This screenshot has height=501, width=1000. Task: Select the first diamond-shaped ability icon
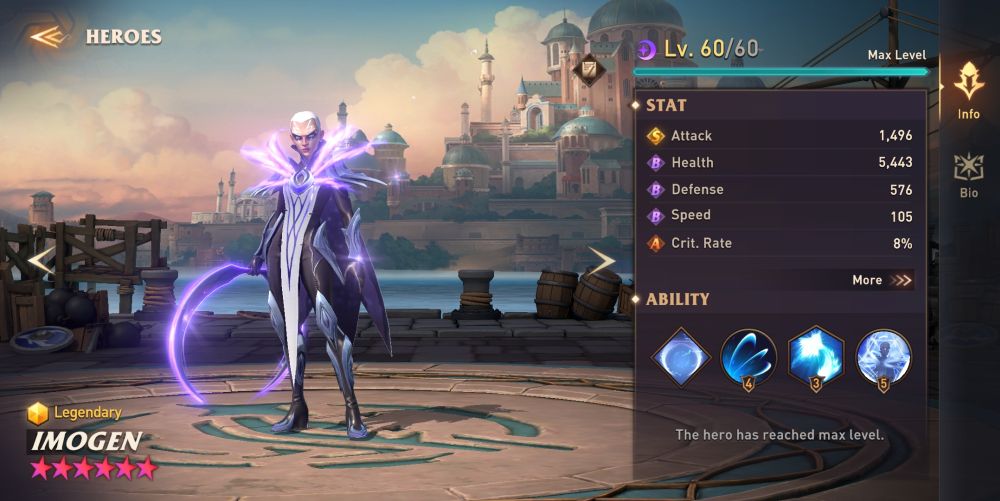click(x=681, y=356)
